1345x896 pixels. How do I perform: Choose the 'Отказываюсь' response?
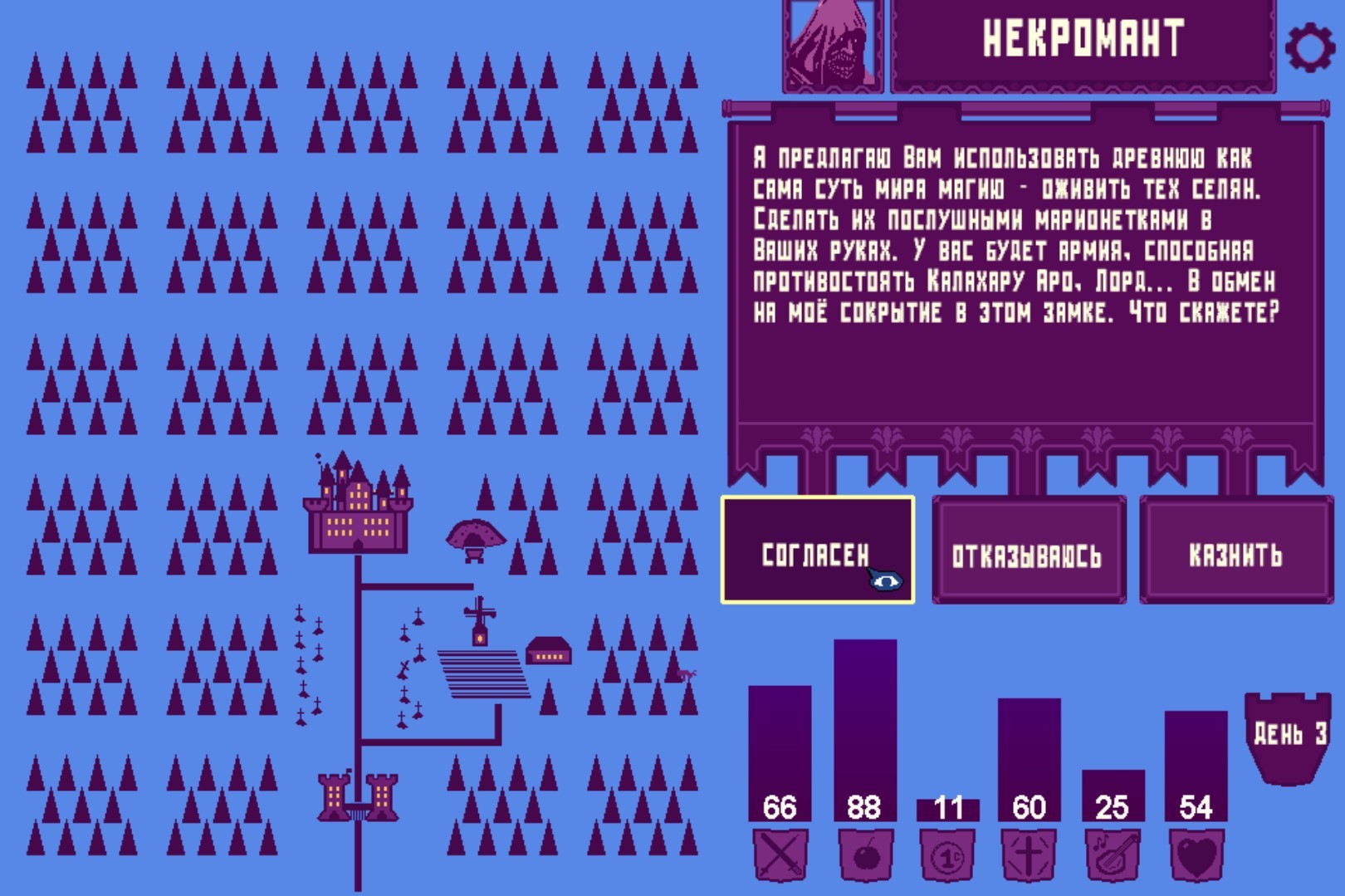pyautogui.click(x=1030, y=550)
